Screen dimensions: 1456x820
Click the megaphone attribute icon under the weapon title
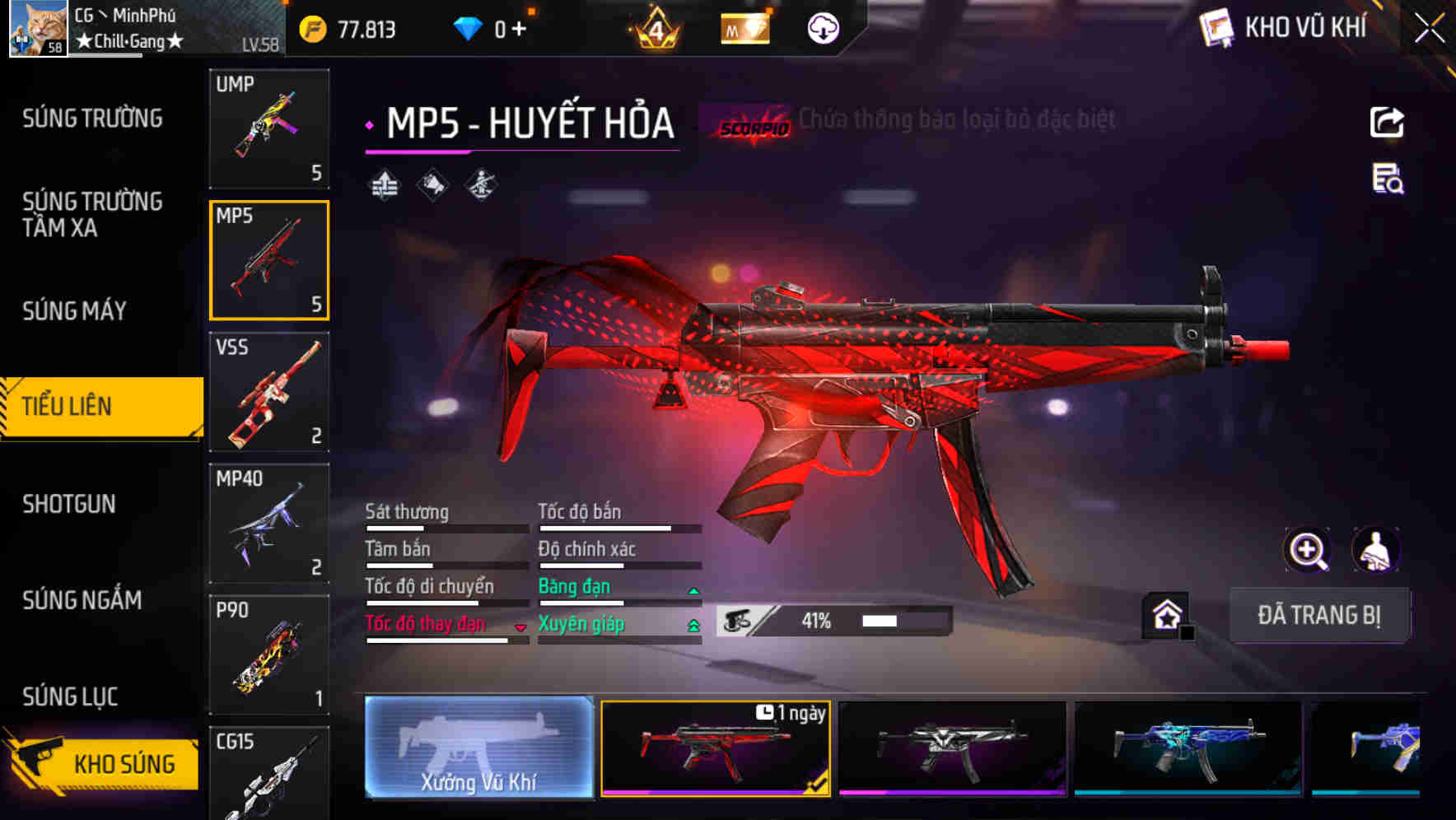point(432,184)
